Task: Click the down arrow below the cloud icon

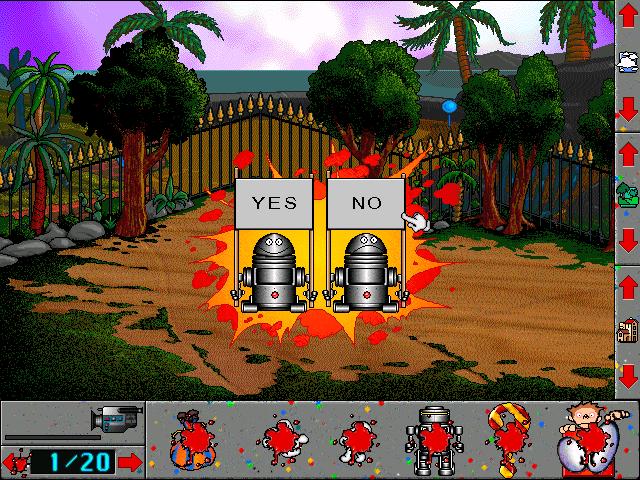Action: [x=627, y=107]
